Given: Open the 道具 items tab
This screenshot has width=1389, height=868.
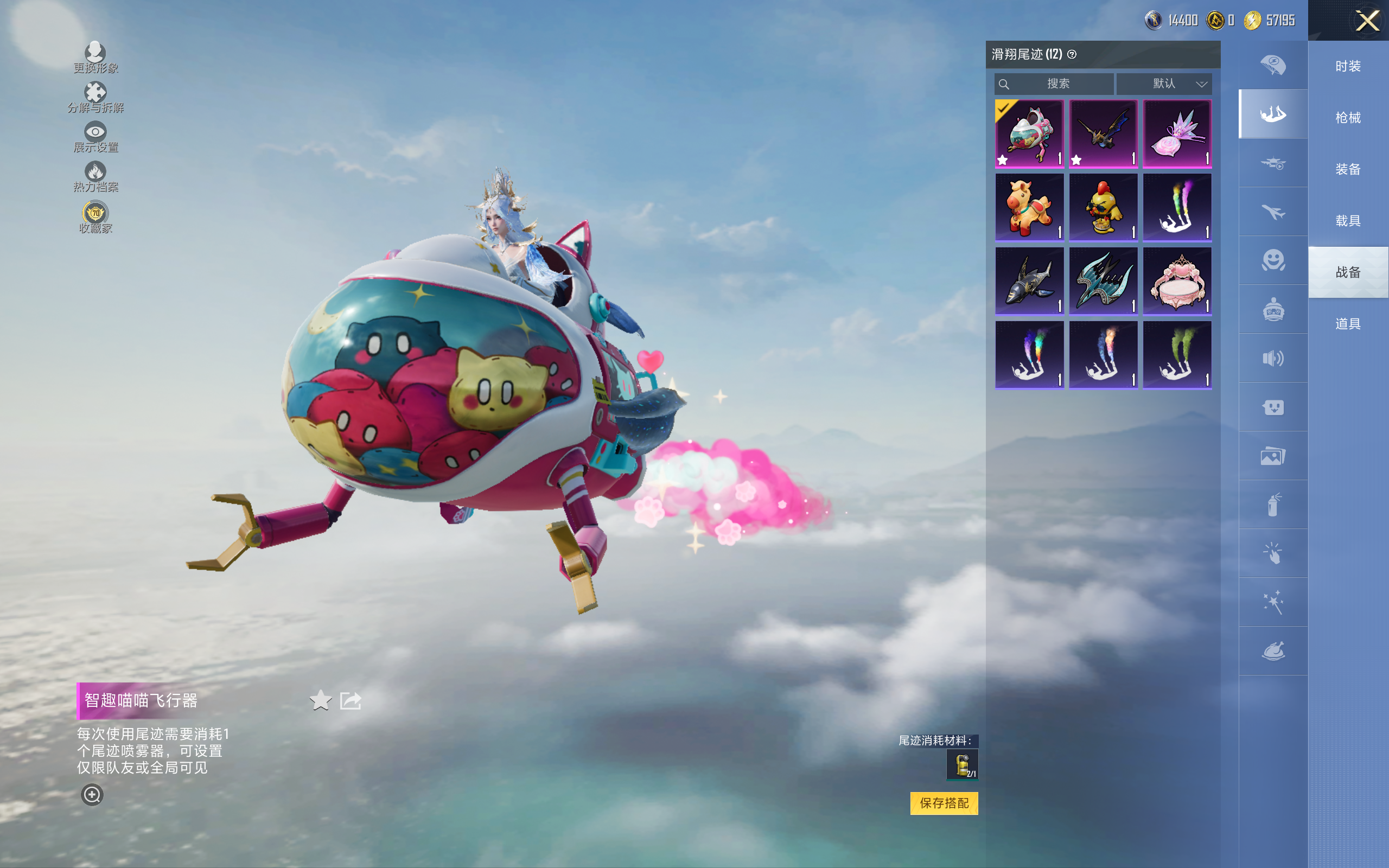Looking at the screenshot, I should click(1348, 324).
